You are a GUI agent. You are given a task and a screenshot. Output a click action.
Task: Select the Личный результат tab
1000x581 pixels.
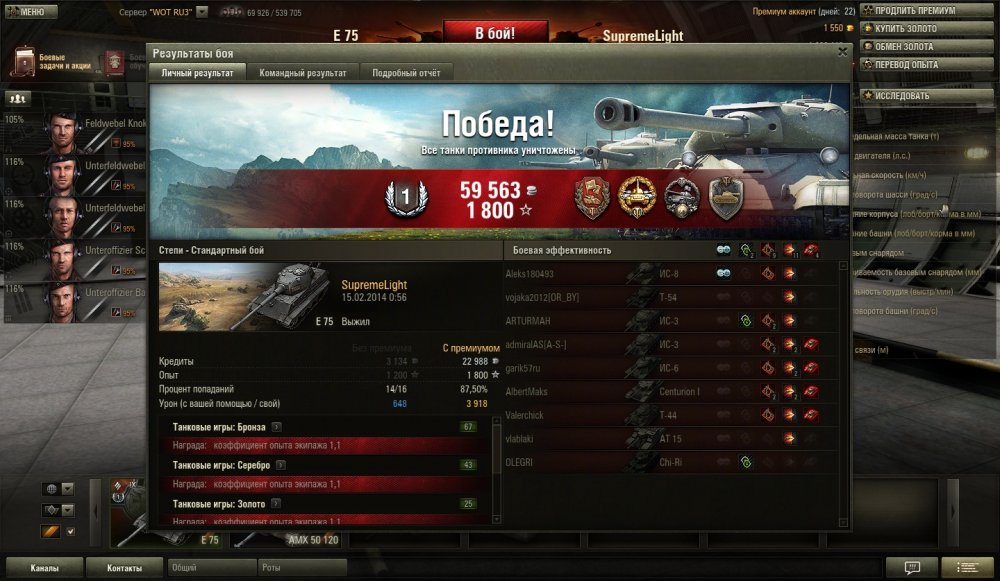pos(198,73)
